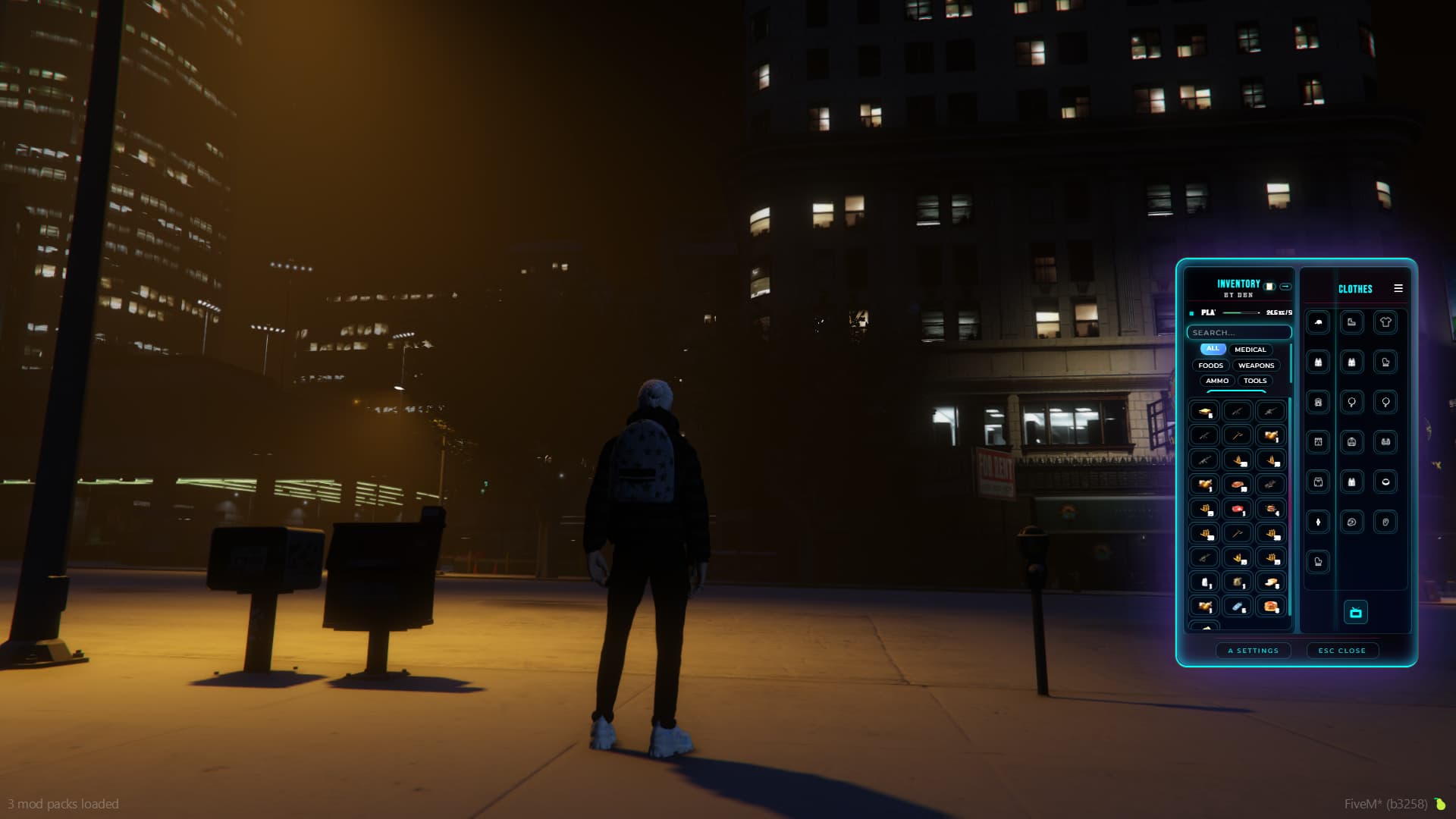Close inventory with ESC CLOSE button
This screenshot has width=1456, height=819.
(1342, 651)
